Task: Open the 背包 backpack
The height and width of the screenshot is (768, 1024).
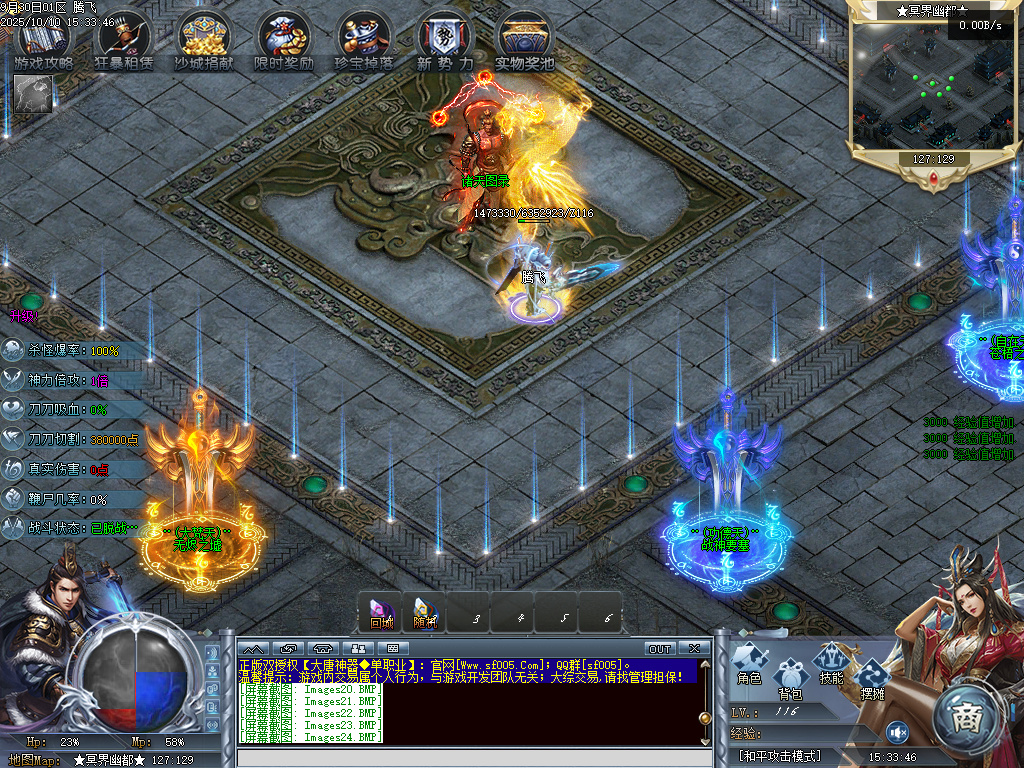Action: (x=791, y=676)
